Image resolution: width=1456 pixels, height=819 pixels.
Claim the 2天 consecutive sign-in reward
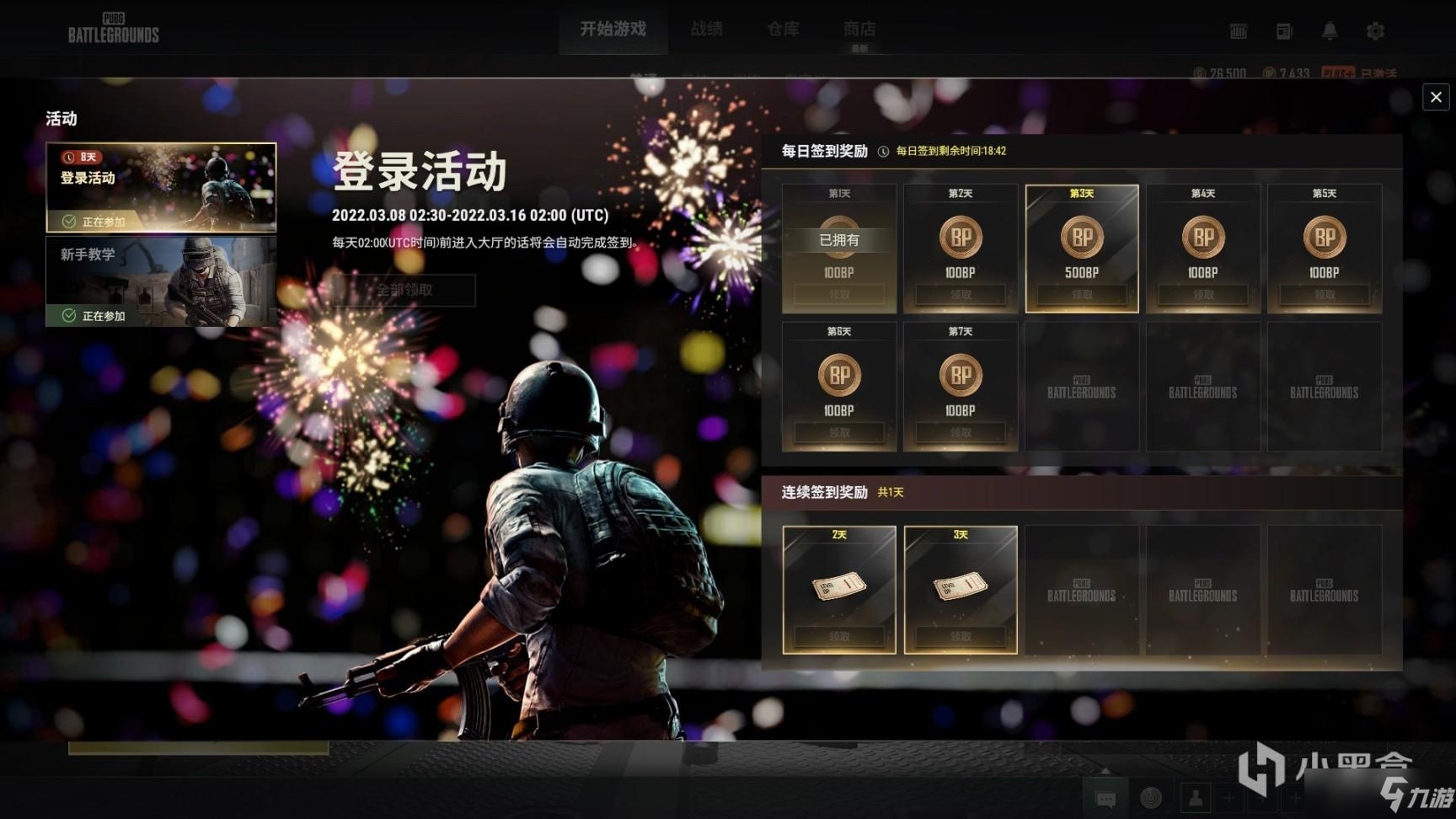[839, 637]
